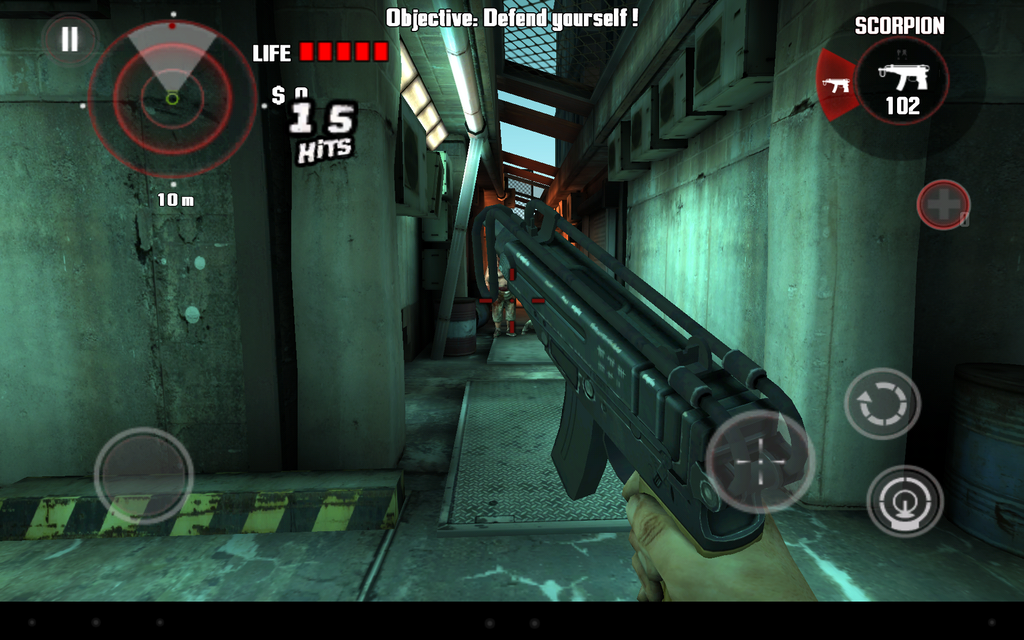Fire using the crosshair button

[760, 461]
